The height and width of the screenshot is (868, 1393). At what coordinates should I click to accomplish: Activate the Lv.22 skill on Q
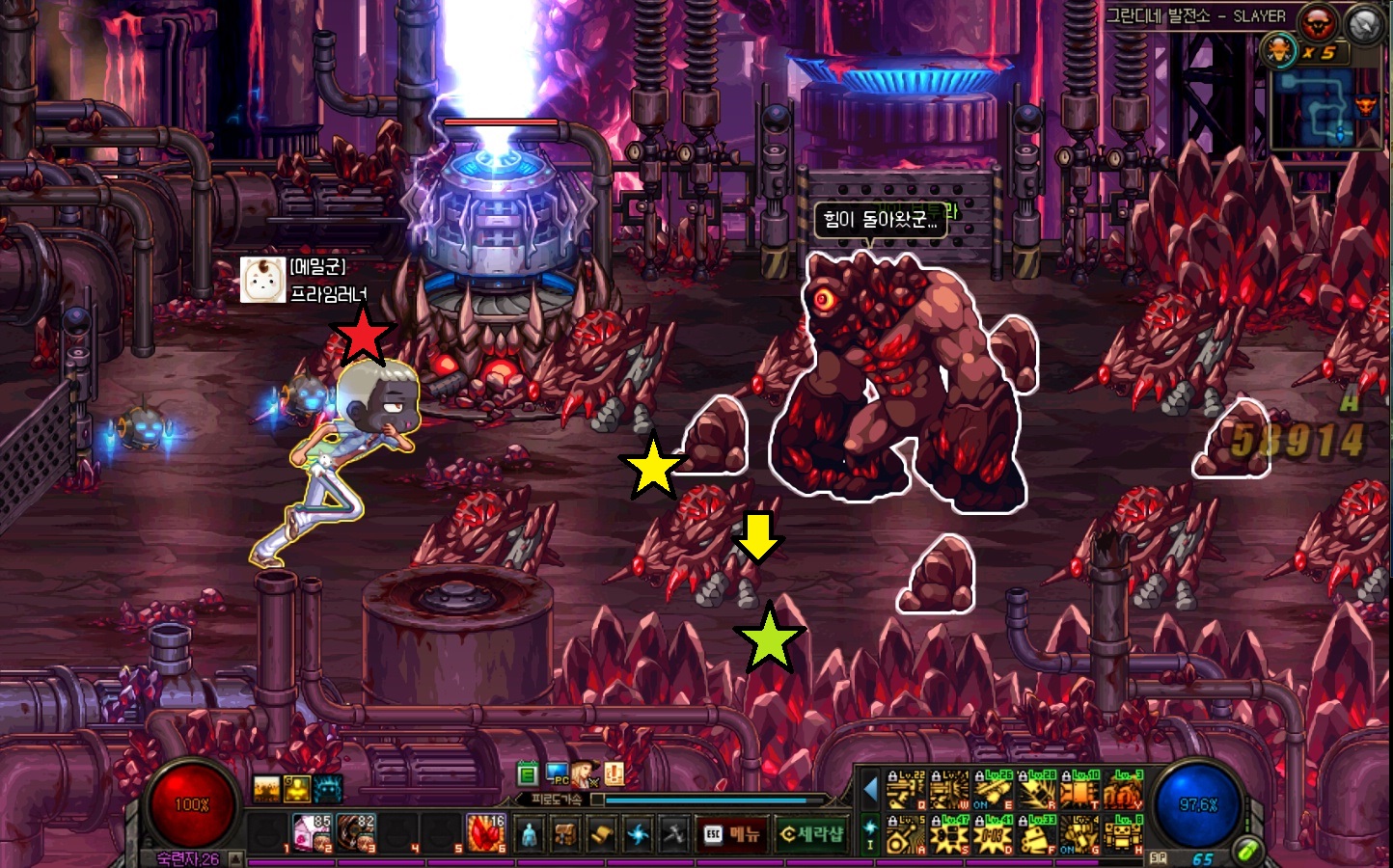click(906, 791)
